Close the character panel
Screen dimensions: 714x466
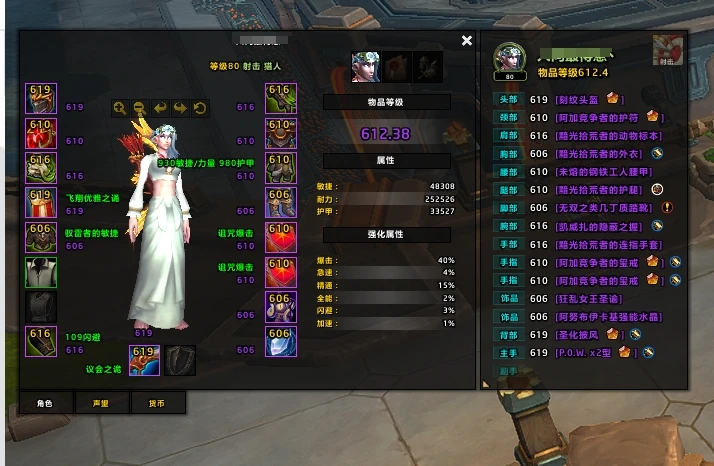pos(467,41)
